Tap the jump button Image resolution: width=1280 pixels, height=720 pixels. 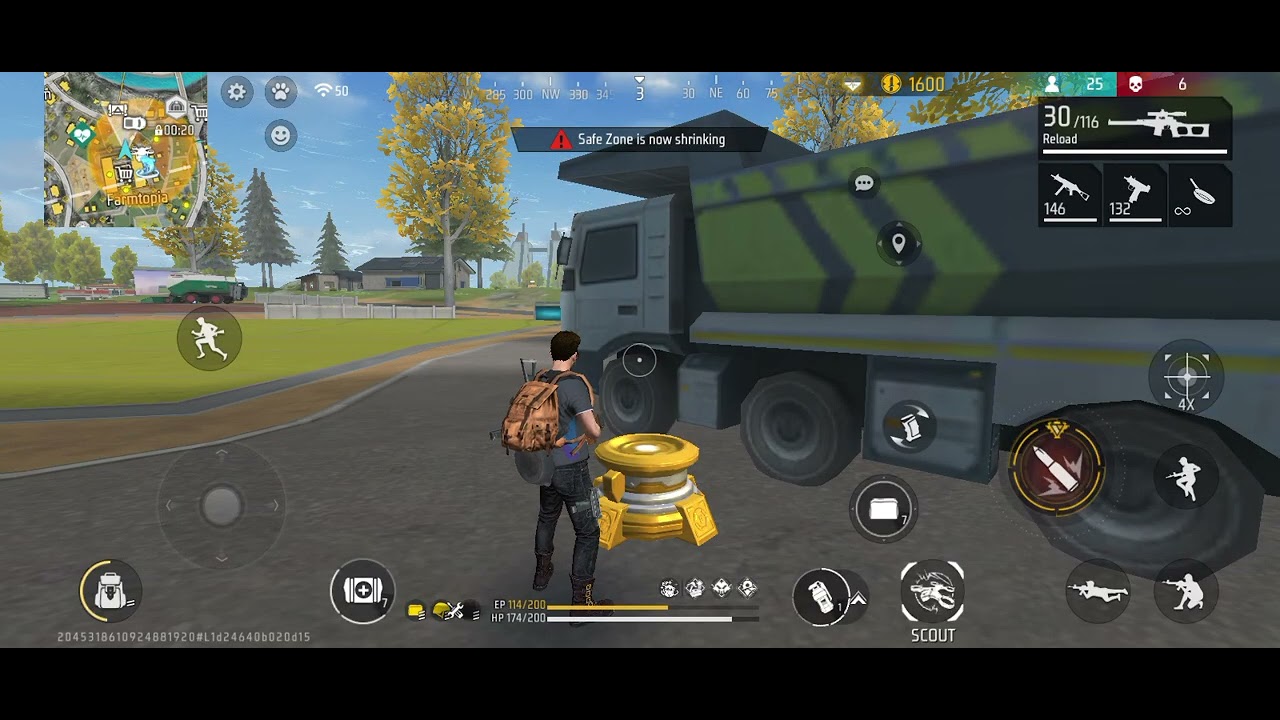coord(1186,477)
